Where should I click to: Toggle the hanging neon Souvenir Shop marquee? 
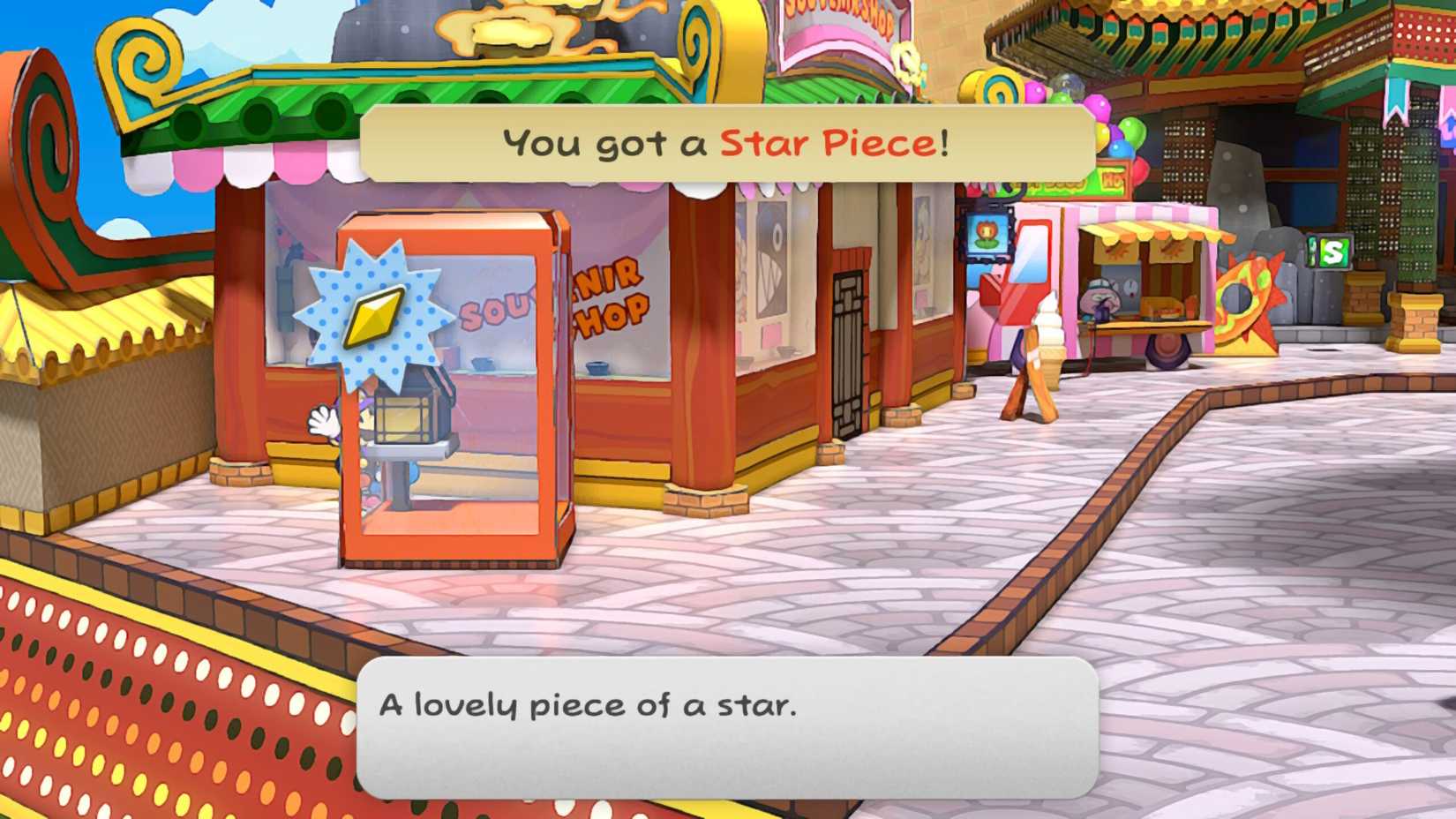pyautogui.click(x=838, y=18)
